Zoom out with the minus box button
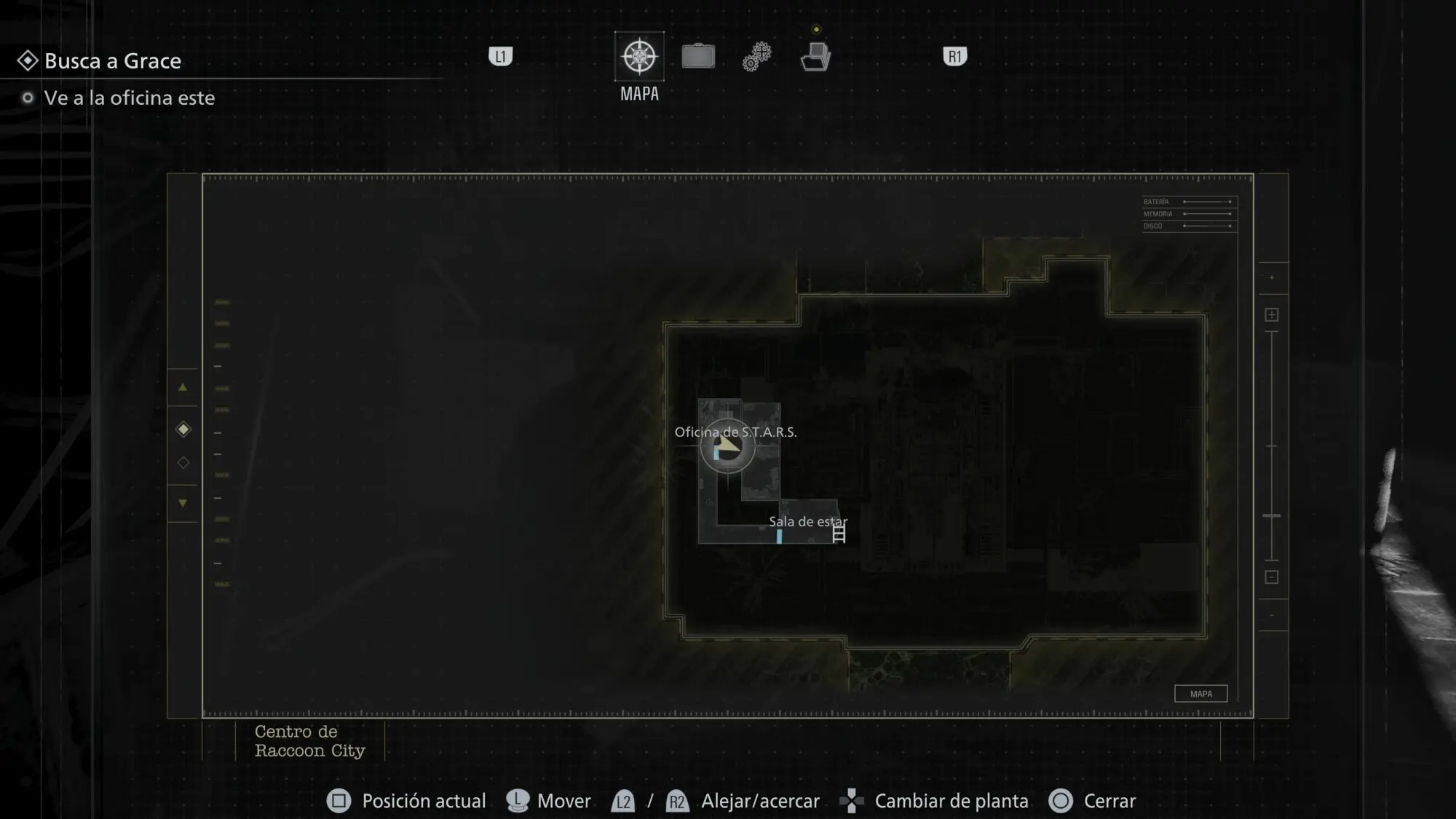The width and height of the screenshot is (1456, 819). pyautogui.click(x=1272, y=577)
